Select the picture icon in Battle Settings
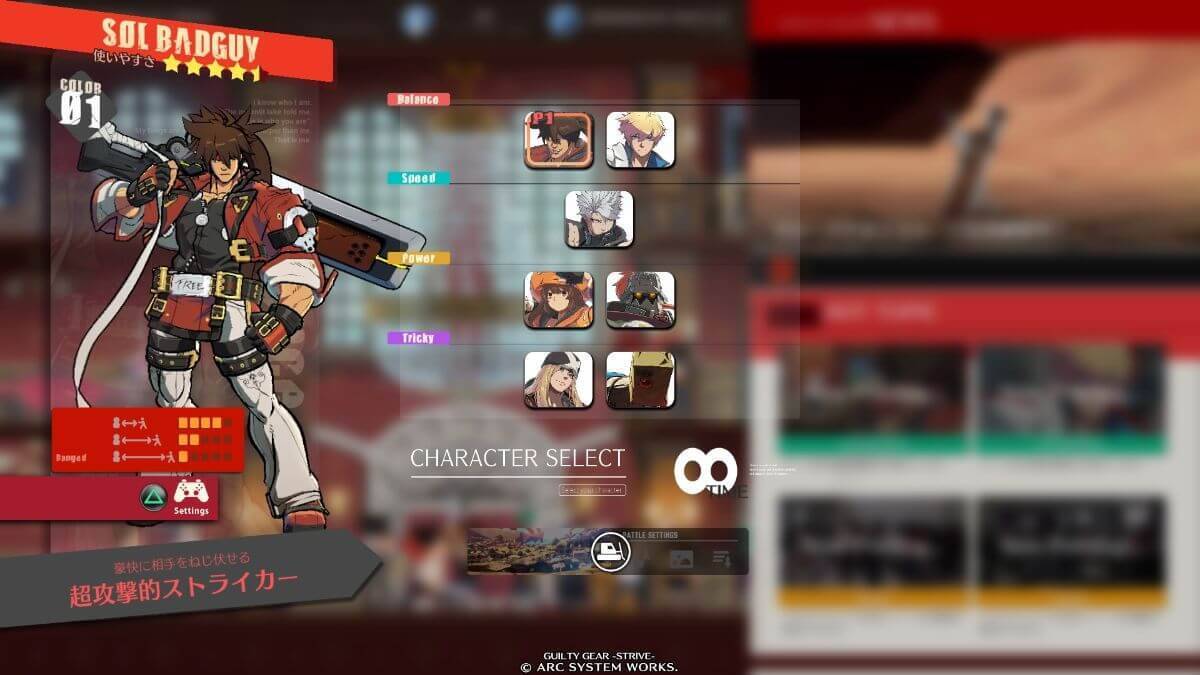This screenshot has height=675, width=1200. 681,560
